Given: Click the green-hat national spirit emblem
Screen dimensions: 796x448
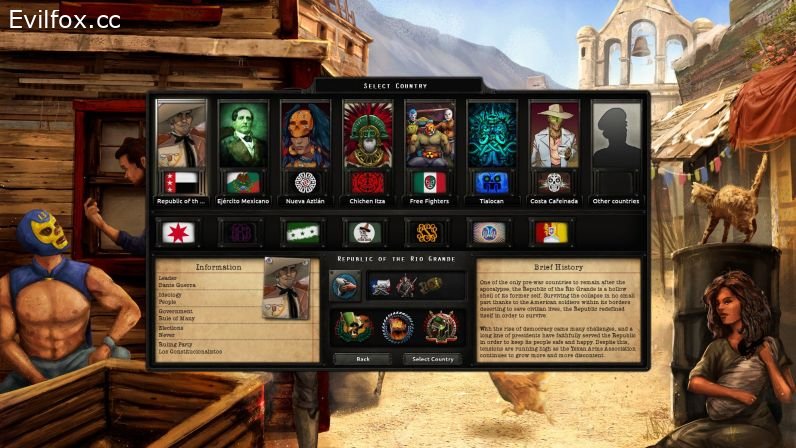Looking at the screenshot, I should (x=352, y=327).
